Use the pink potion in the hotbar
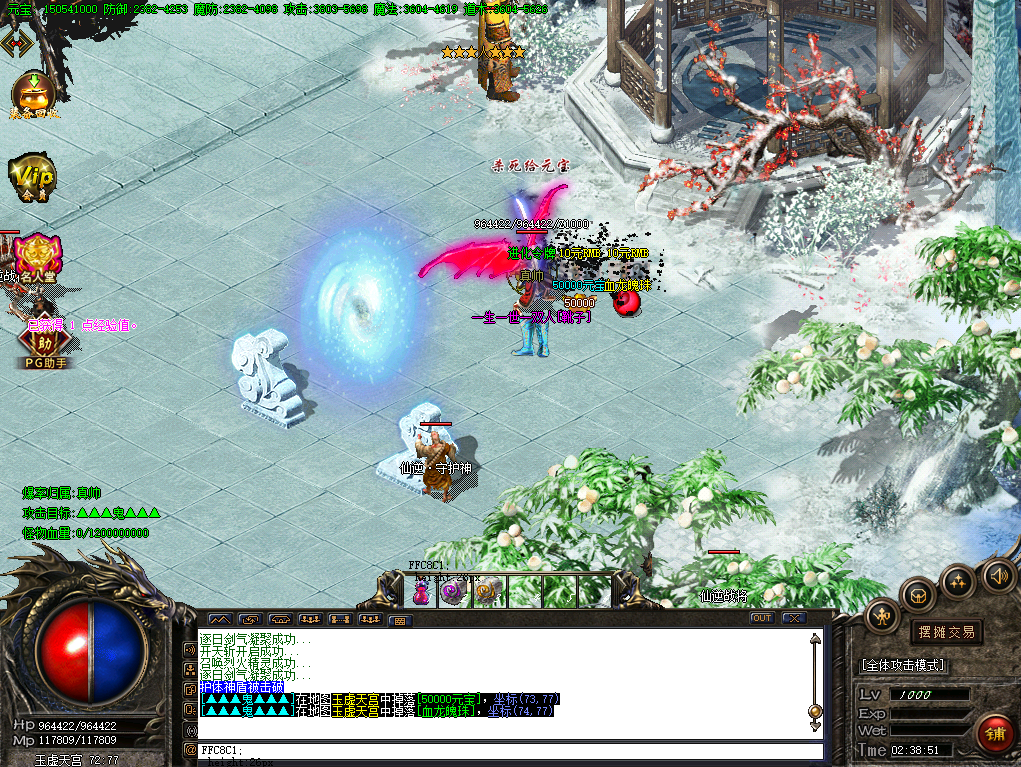 [x=422, y=592]
